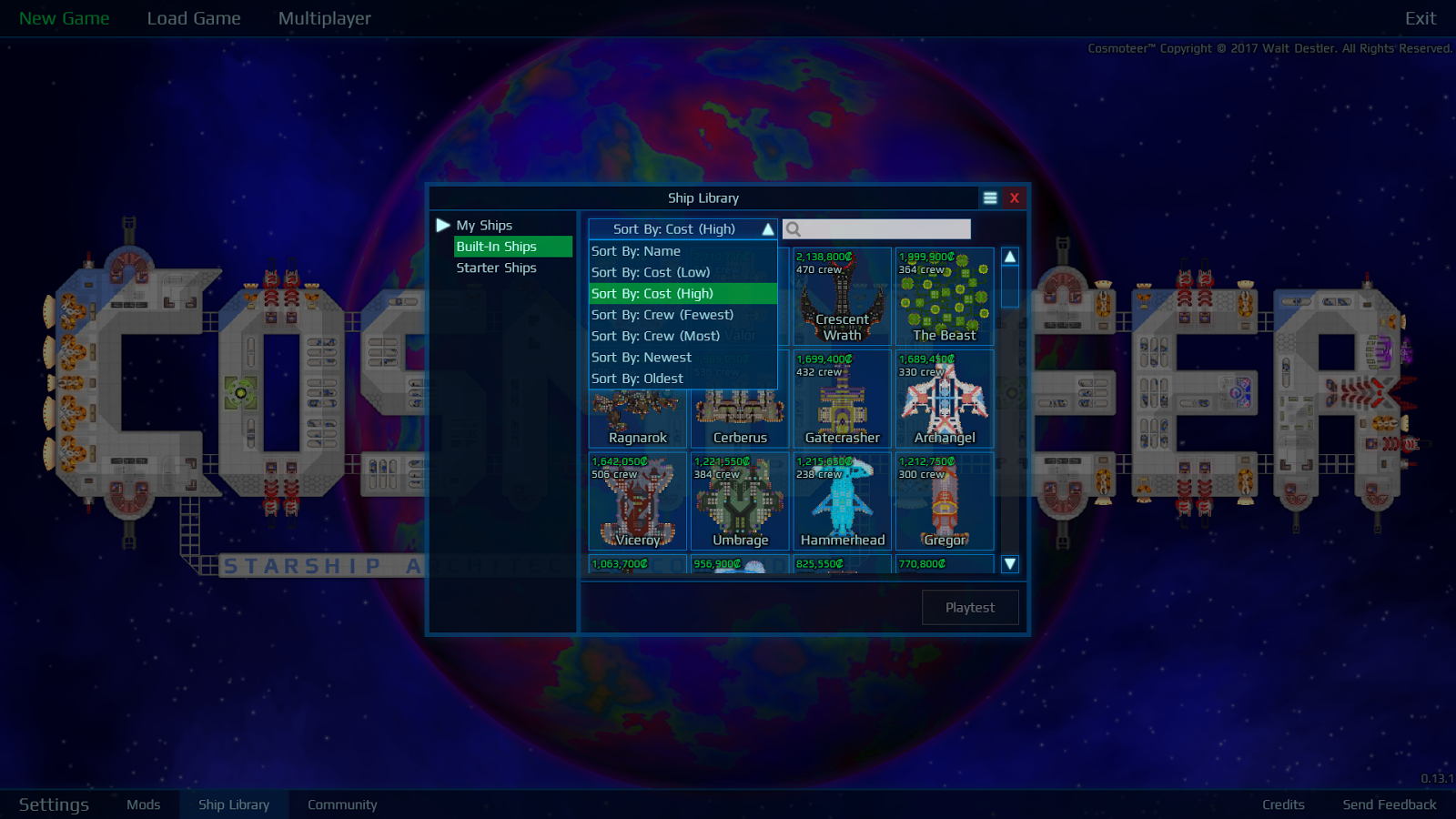This screenshot has width=1456, height=819.
Task: Open the Multiplayer menu
Action: [324, 18]
